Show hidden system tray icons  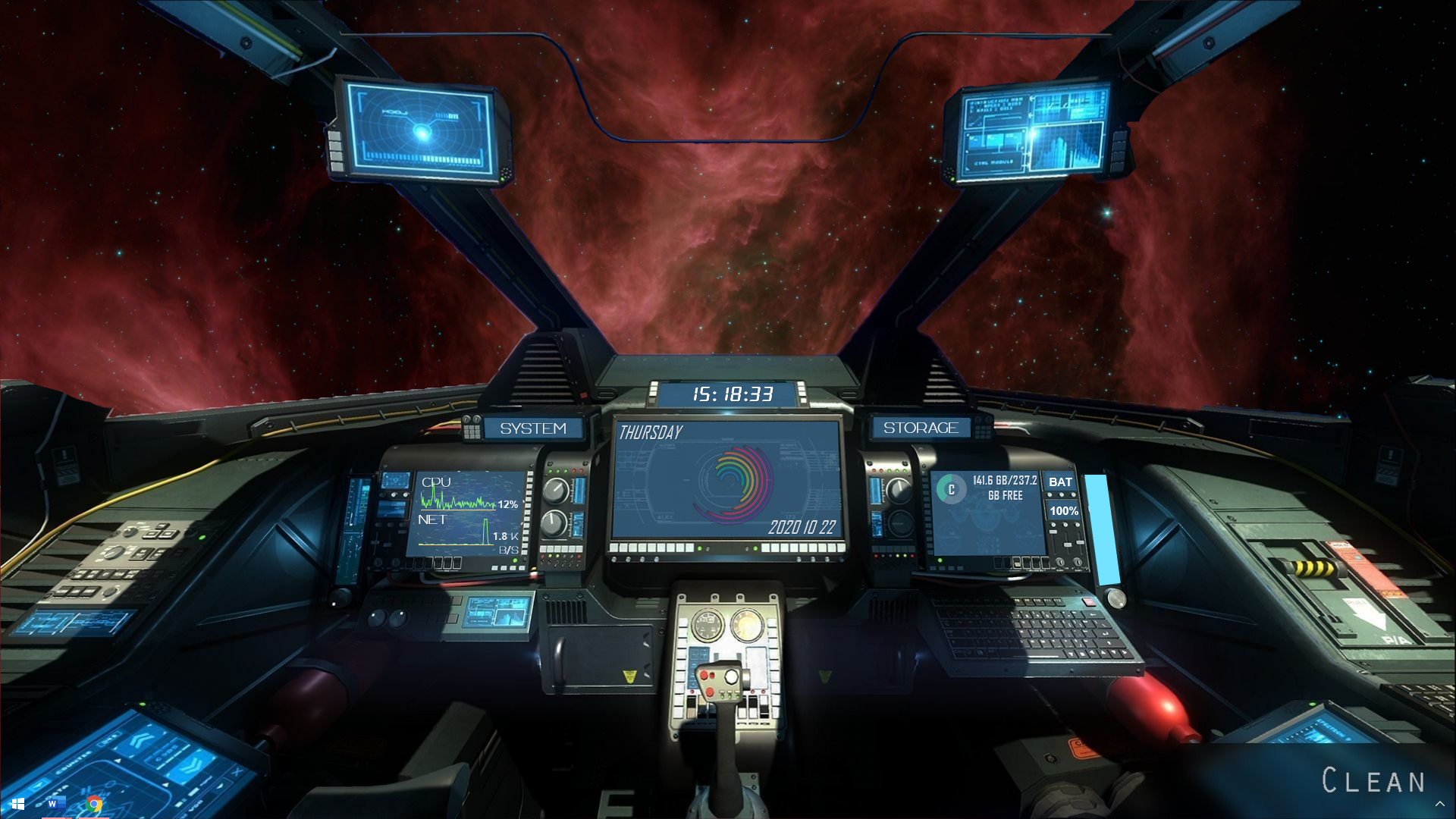(x=1439, y=804)
